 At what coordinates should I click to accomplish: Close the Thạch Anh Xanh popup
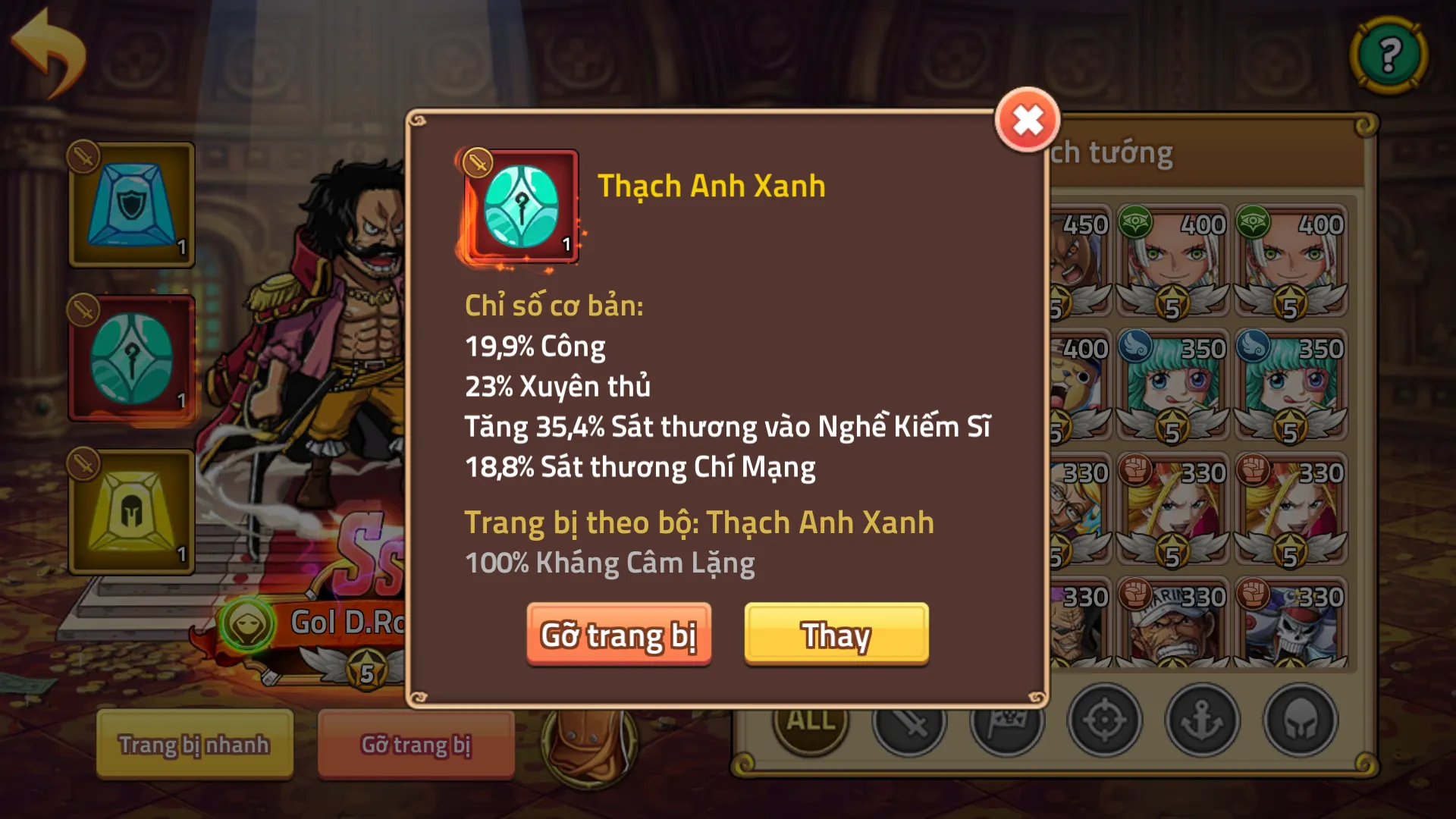[x=1028, y=118]
